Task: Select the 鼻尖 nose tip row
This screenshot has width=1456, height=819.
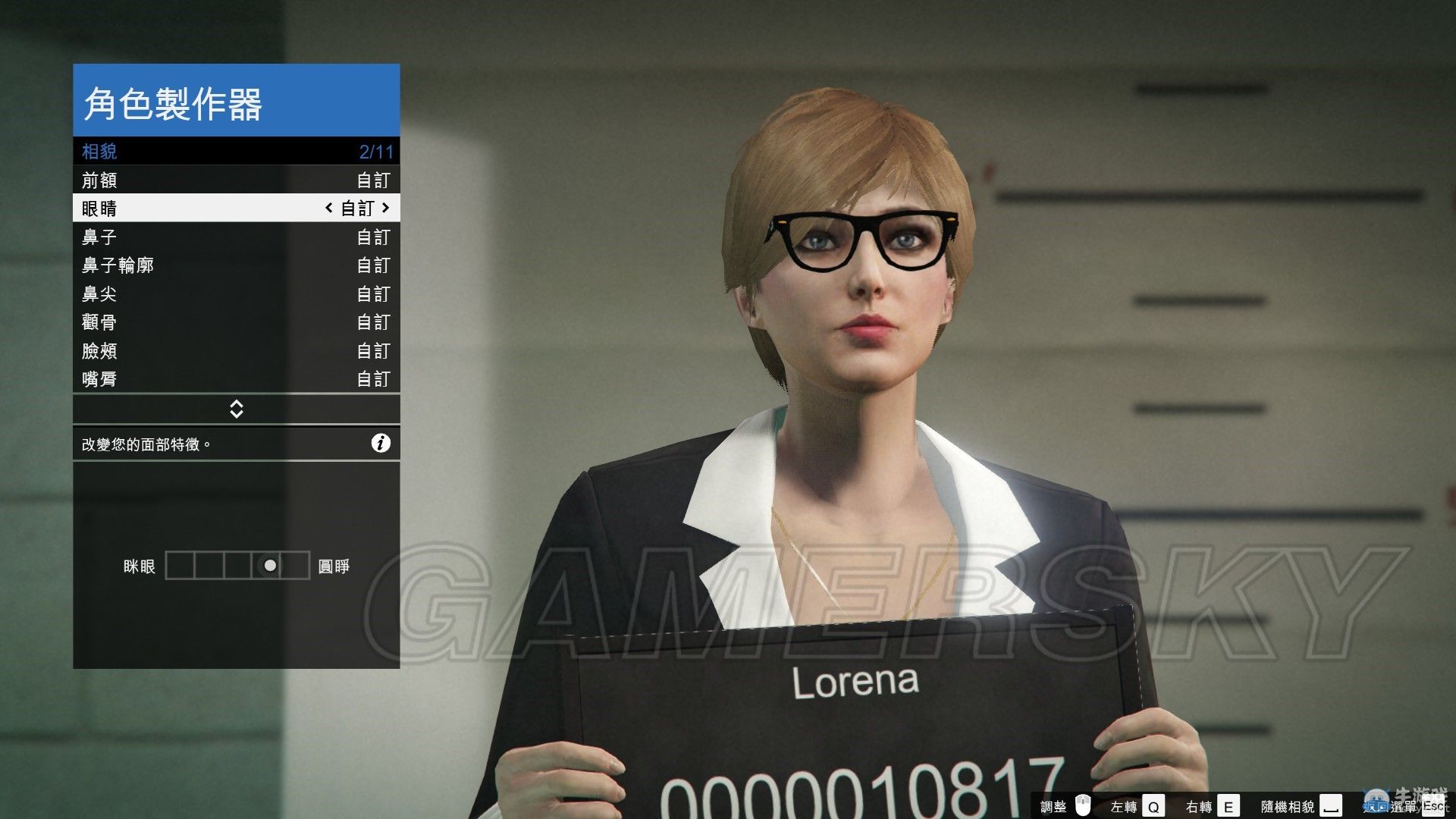Action: 236,293
